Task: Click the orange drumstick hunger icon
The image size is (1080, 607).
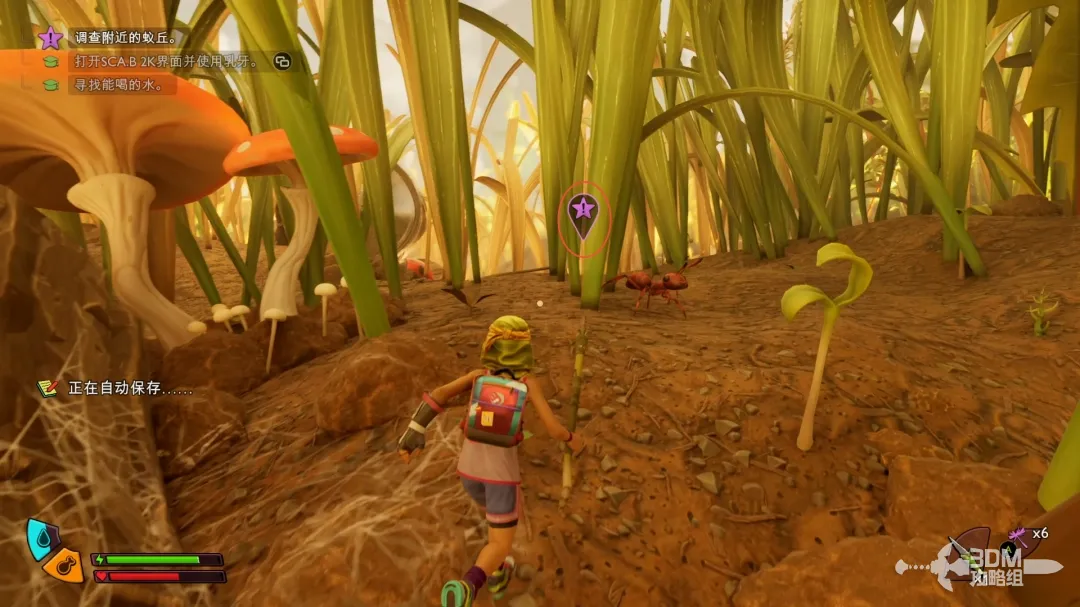Action: 63,564
